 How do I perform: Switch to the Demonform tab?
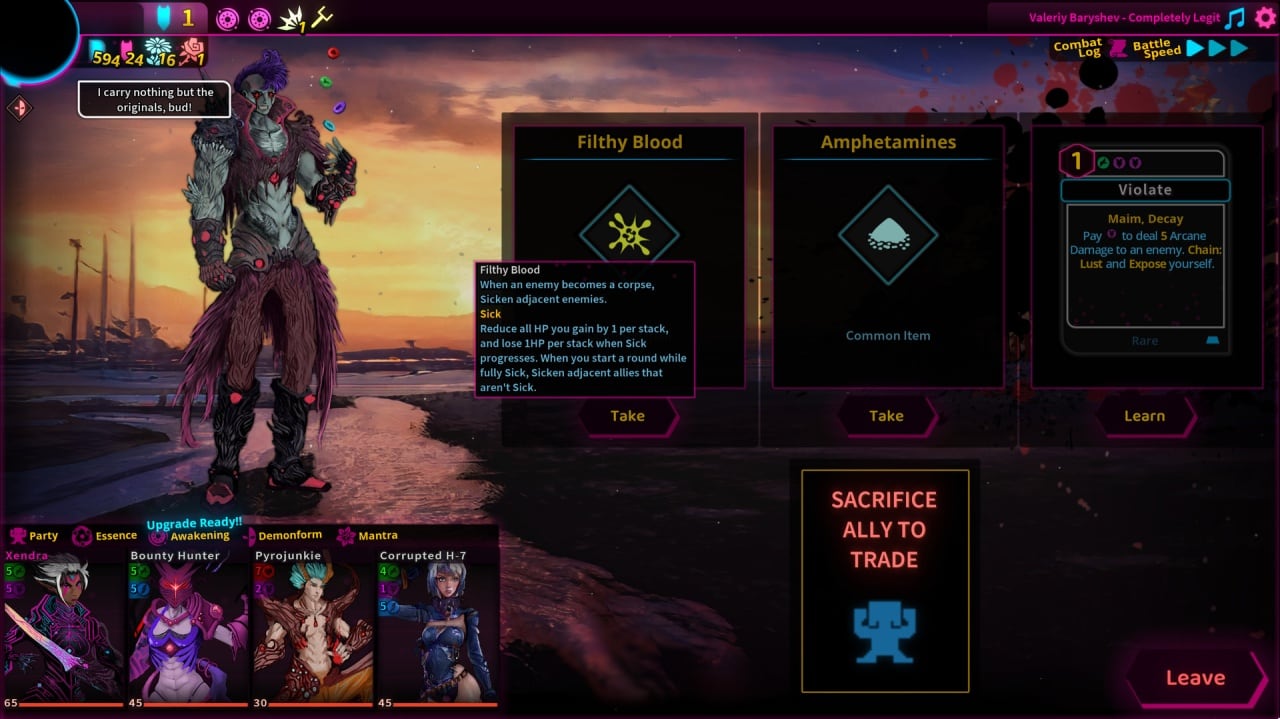click(x=281, y=536)
